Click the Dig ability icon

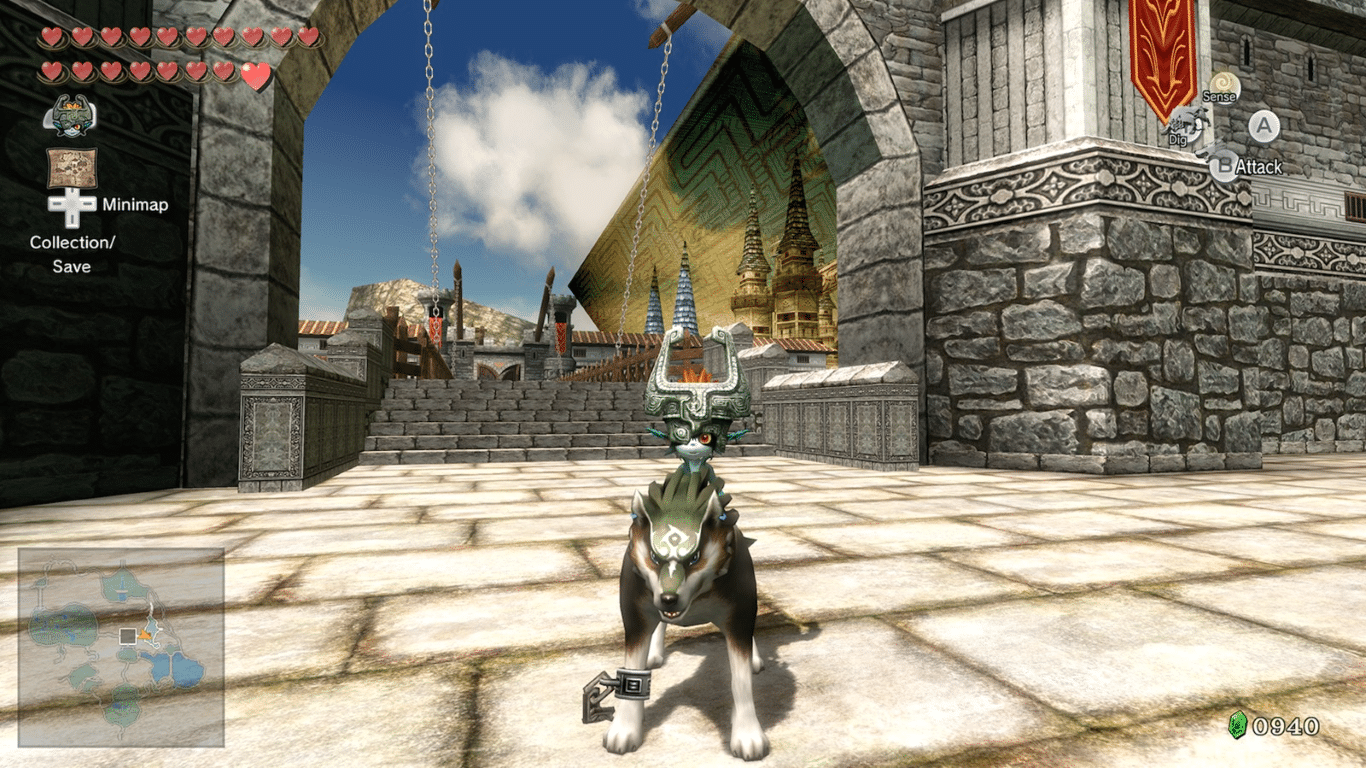(1187, 123)
